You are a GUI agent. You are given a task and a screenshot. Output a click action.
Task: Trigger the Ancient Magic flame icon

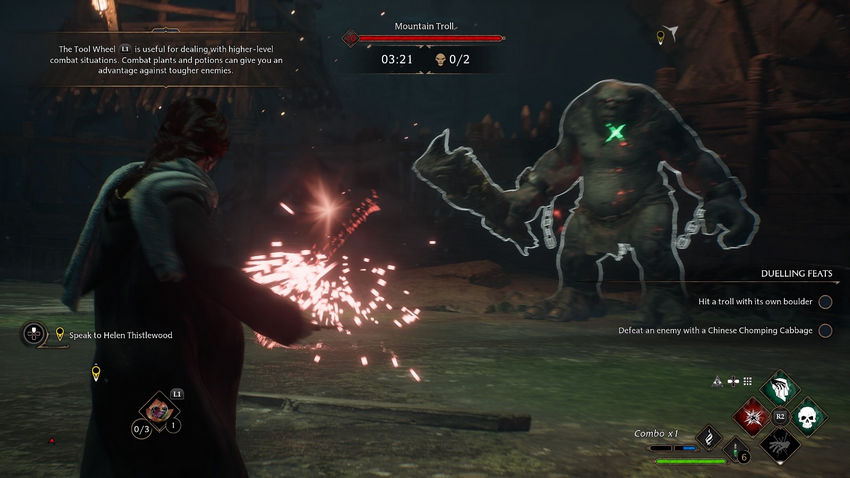click(x=709, y=437)
